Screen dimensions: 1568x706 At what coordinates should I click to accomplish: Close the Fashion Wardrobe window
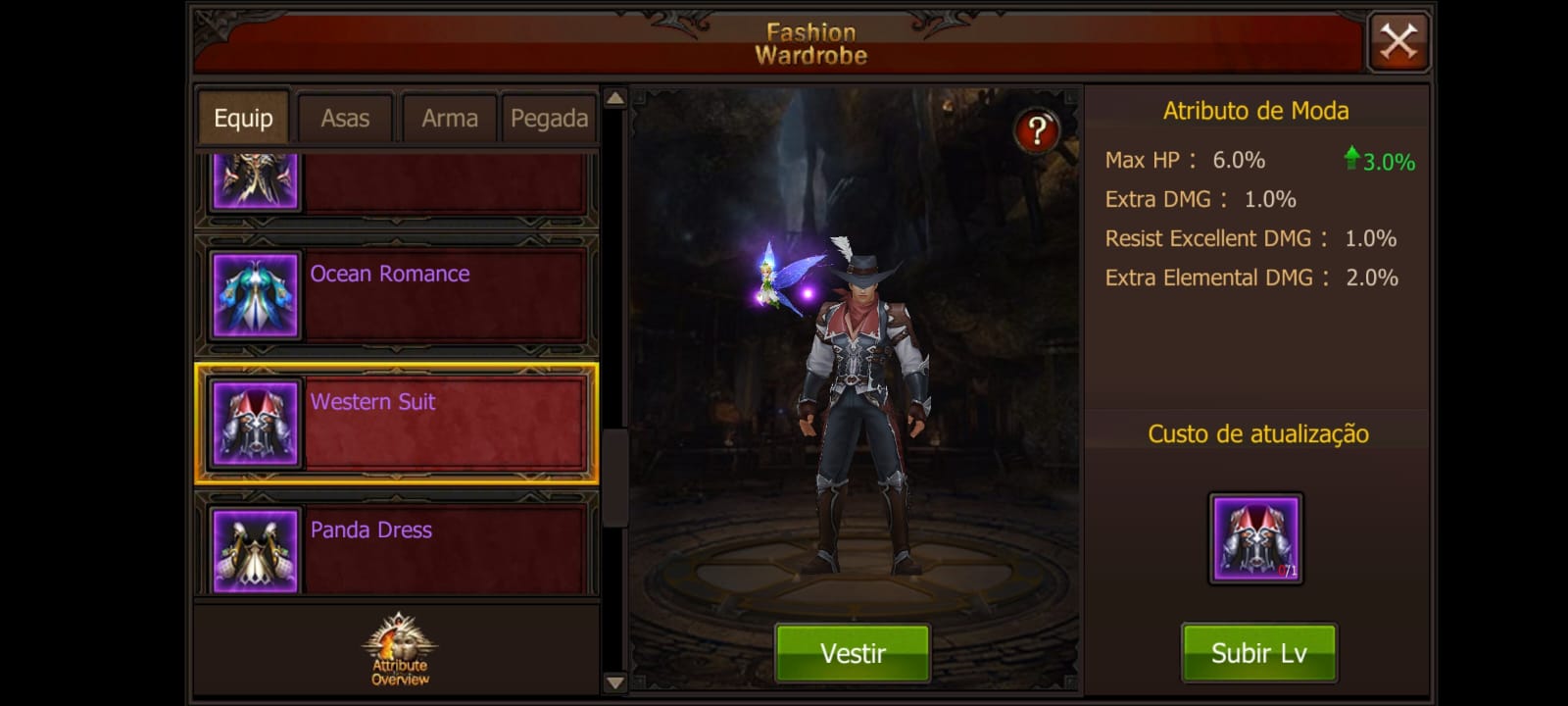tap(1398, 42)
